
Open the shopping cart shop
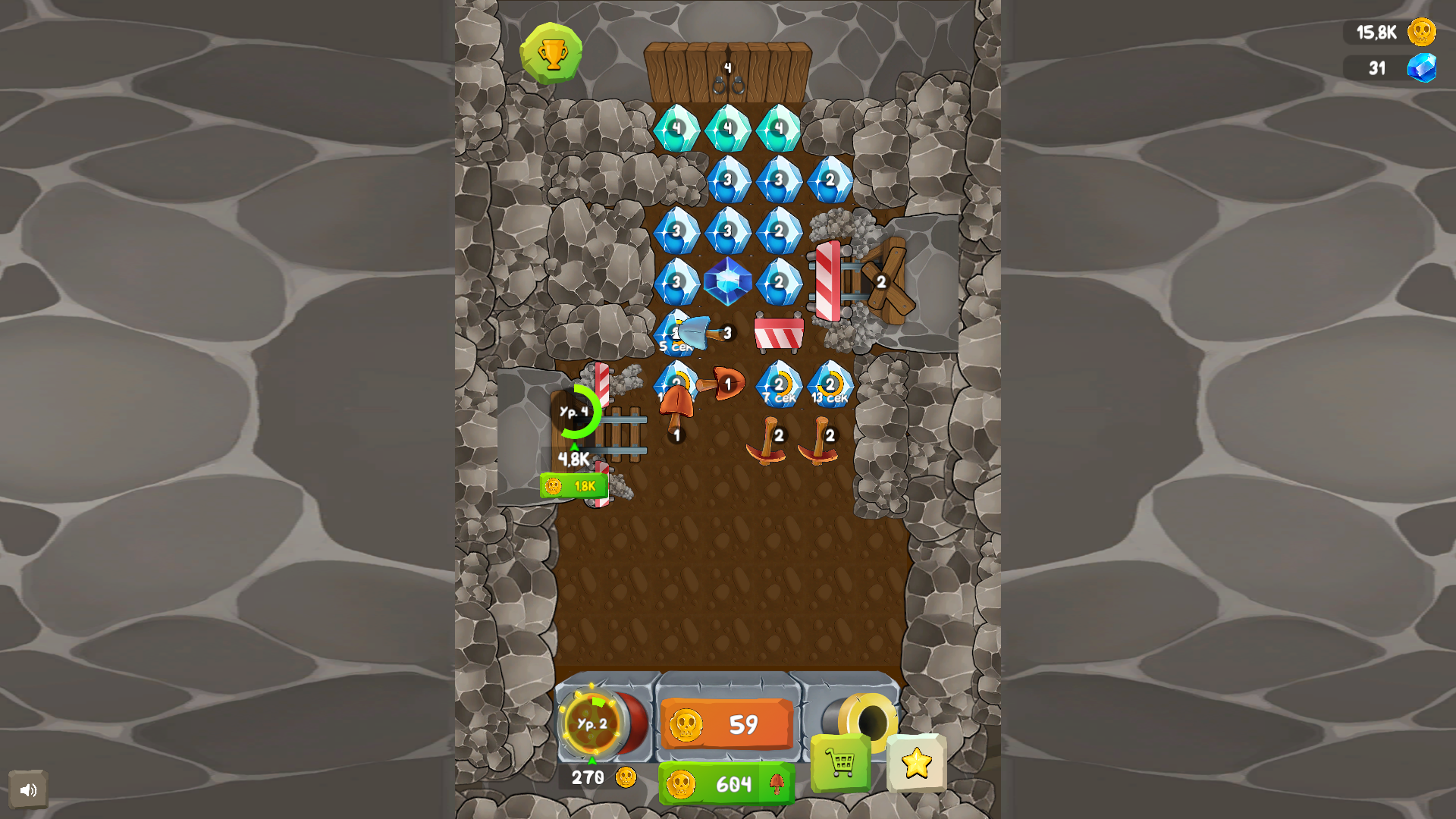point(839,761)
